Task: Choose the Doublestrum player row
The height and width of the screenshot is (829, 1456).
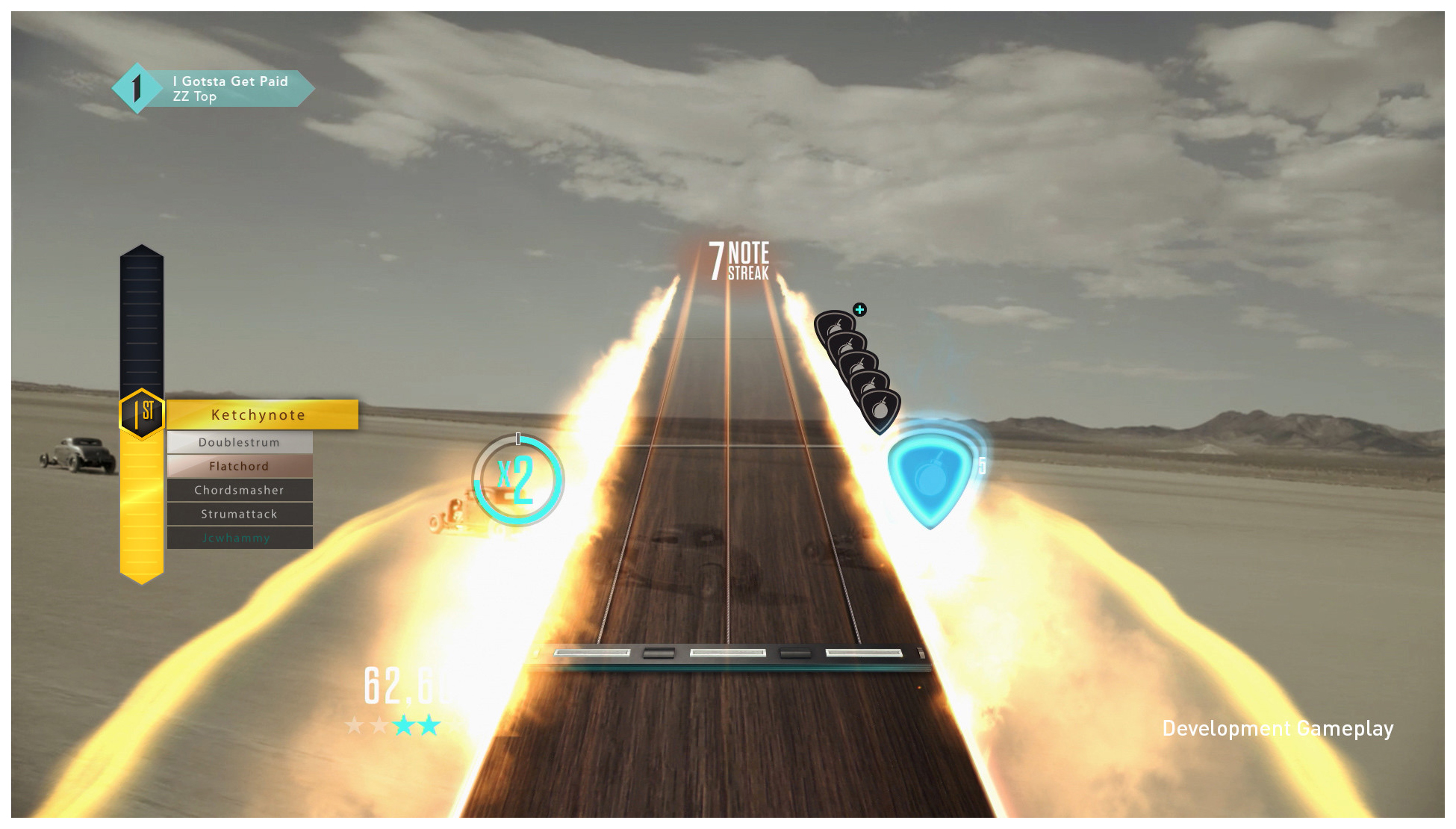Action: pyautogui.click(x=239, y=442)
